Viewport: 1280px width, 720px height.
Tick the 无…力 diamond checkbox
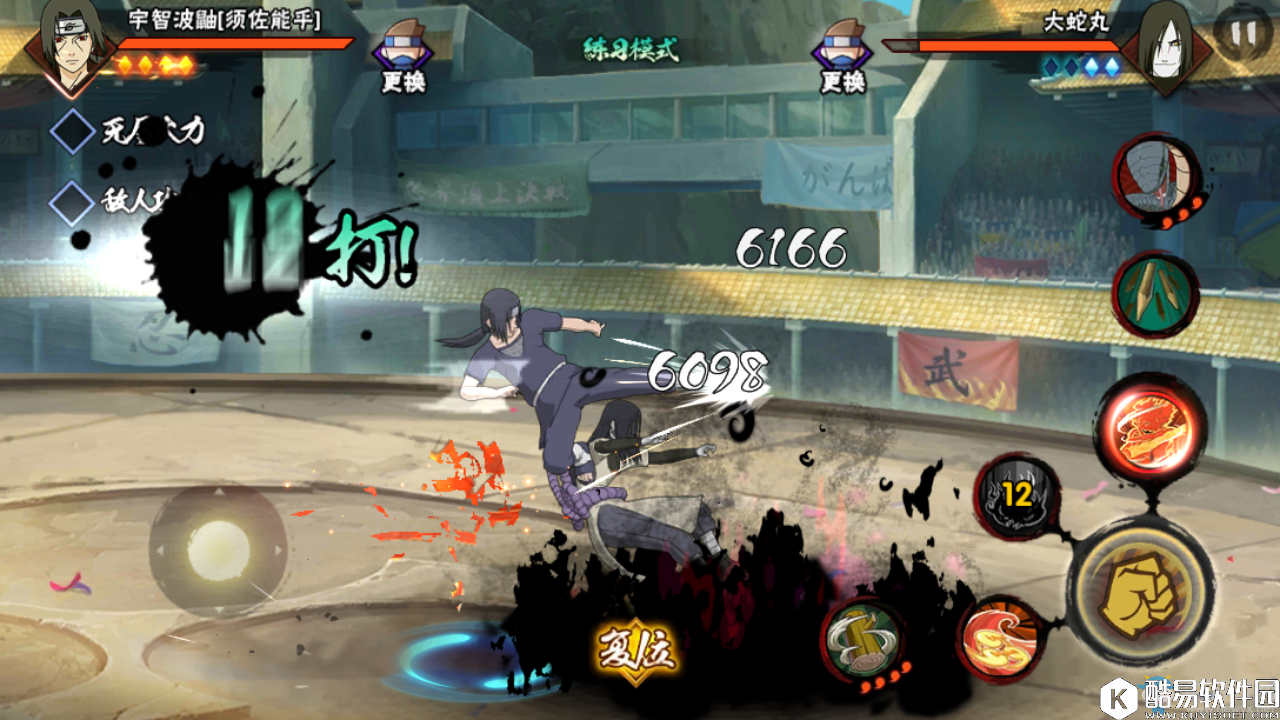click(x=73, y=131)
